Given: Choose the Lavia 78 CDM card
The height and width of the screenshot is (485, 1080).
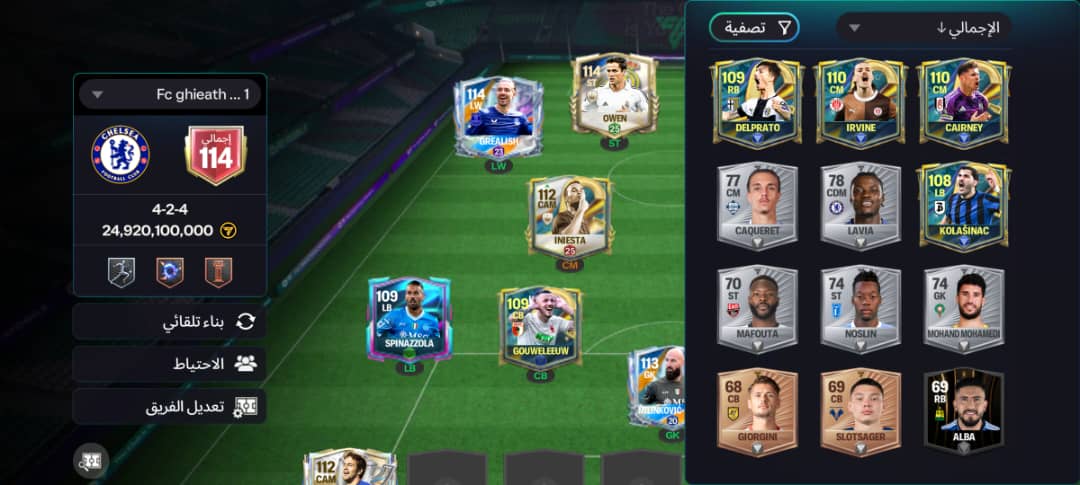Looking at the screenshot, I should [860, 205].
